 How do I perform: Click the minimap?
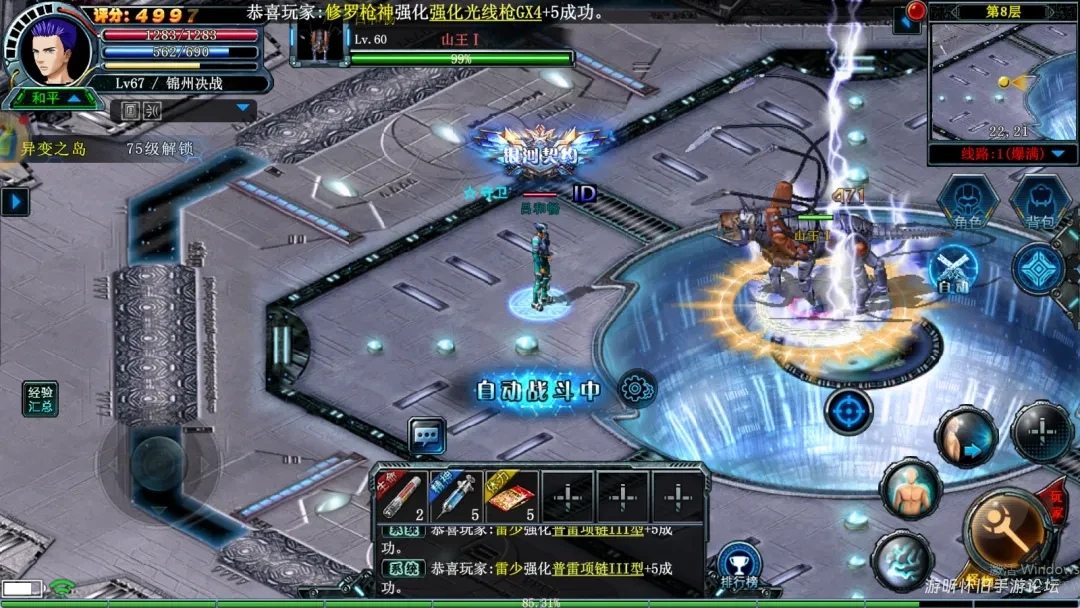[x=1003, y=80]
